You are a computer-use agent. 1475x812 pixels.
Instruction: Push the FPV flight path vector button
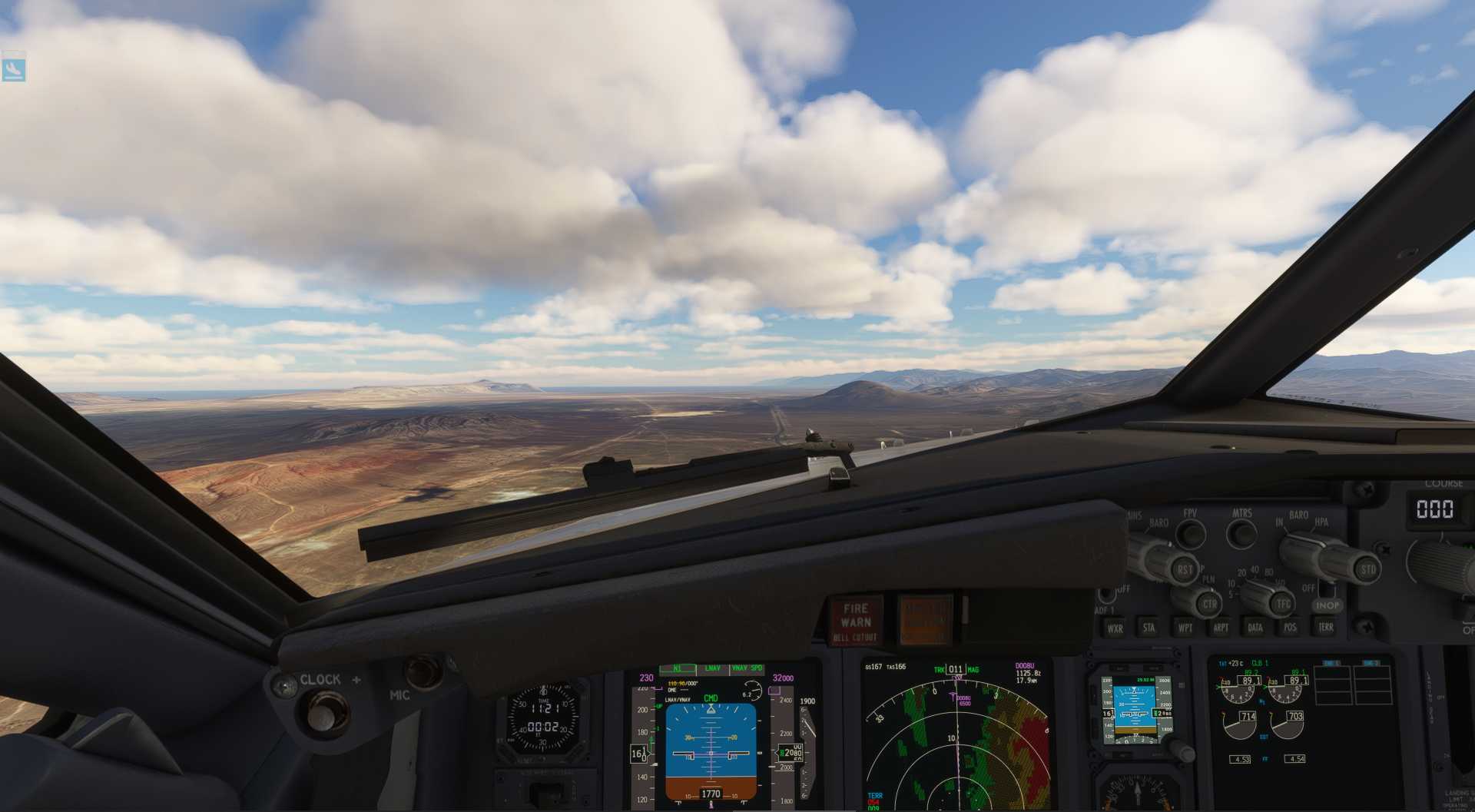1191,533
